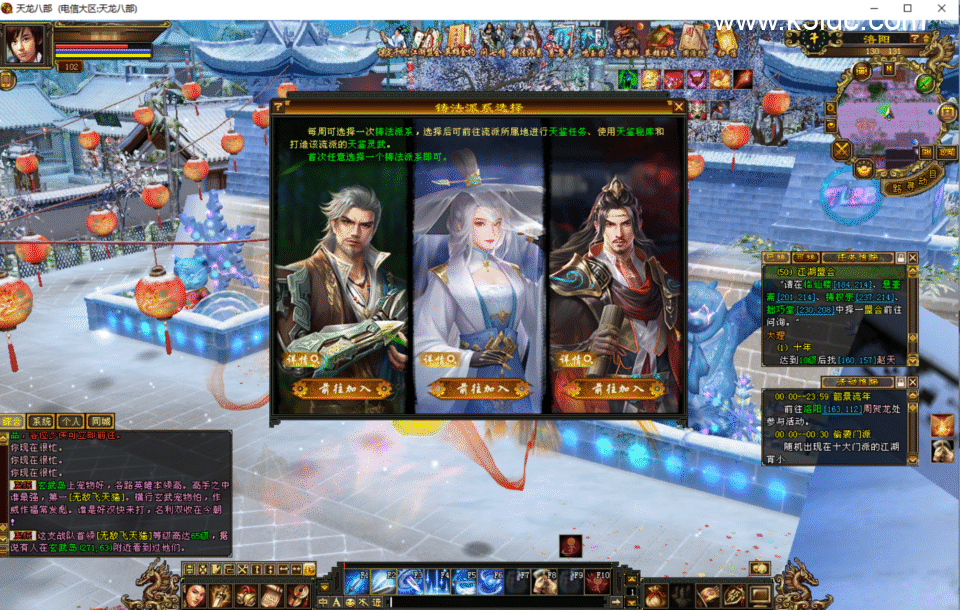Maximize the game window

coord(908,8)
